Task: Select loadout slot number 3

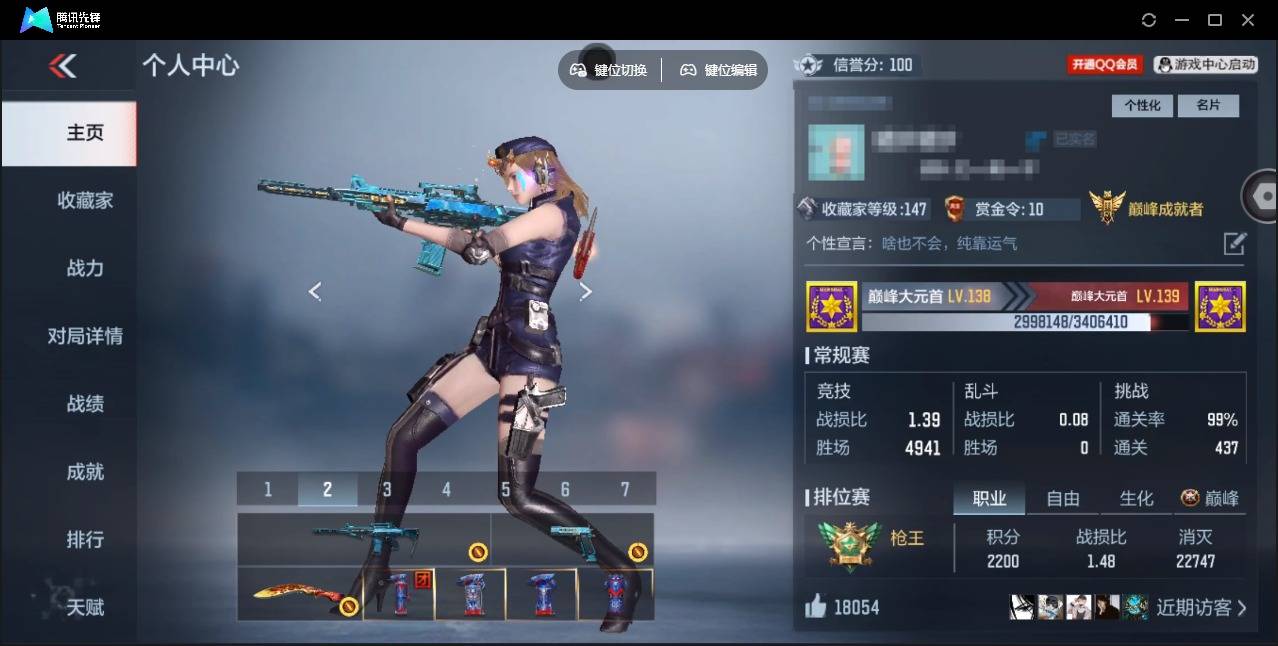Action: (386, 489)
